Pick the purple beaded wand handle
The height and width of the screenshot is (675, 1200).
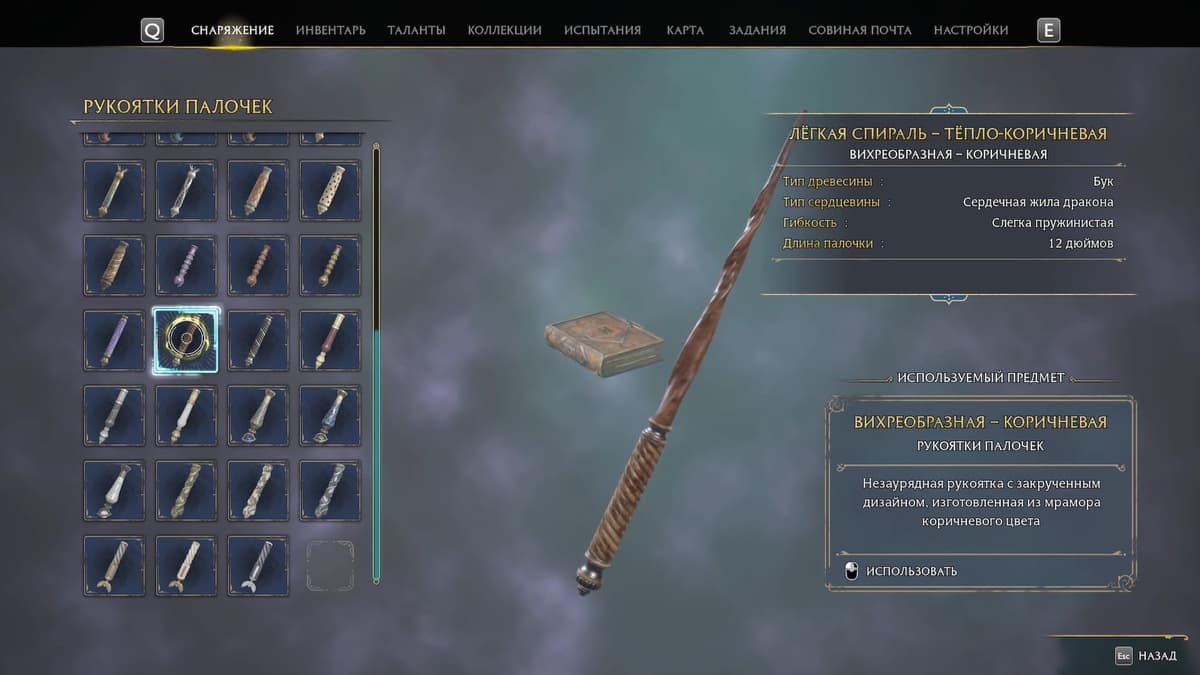click(186, 265)
